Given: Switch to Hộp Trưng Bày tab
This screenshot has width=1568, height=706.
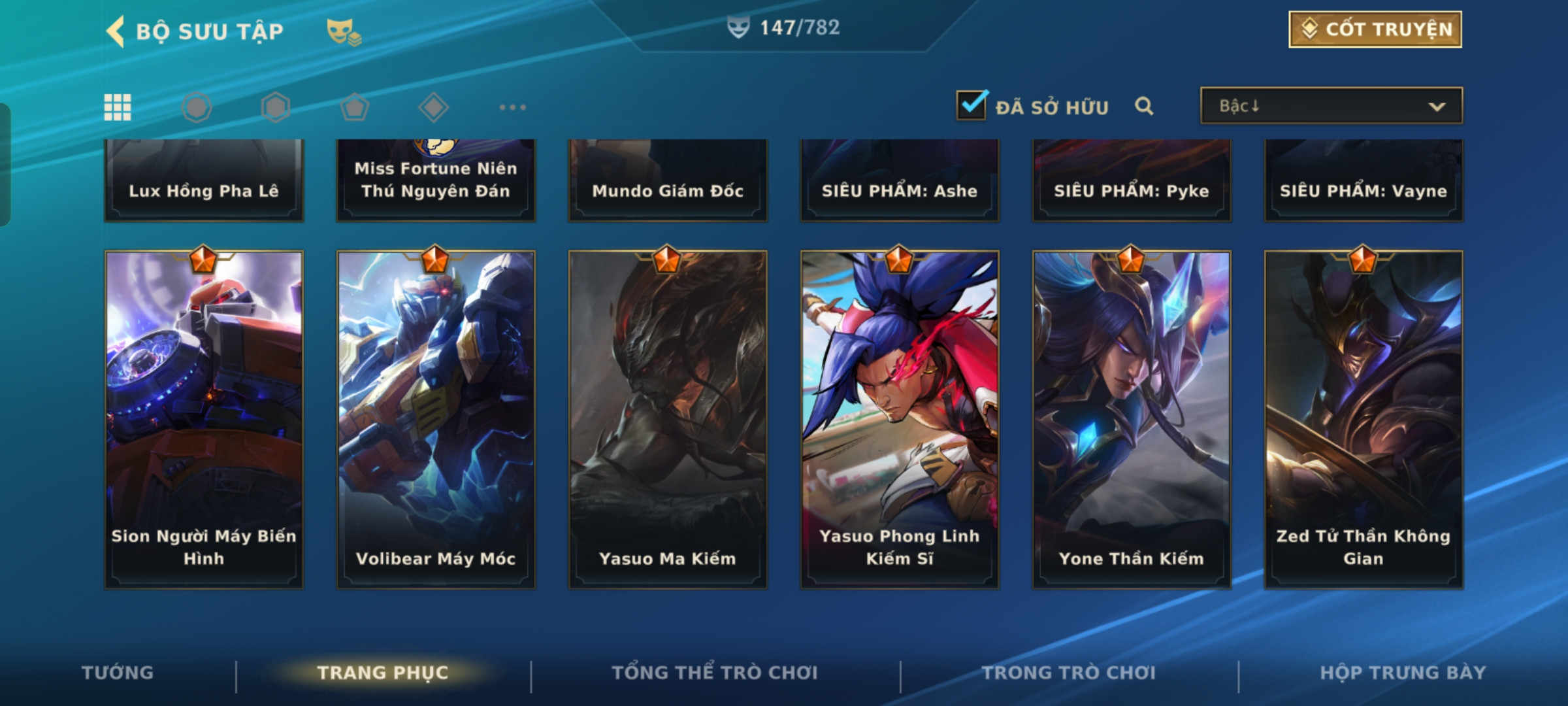Looking at the screenshot, I should point(1403,673).
